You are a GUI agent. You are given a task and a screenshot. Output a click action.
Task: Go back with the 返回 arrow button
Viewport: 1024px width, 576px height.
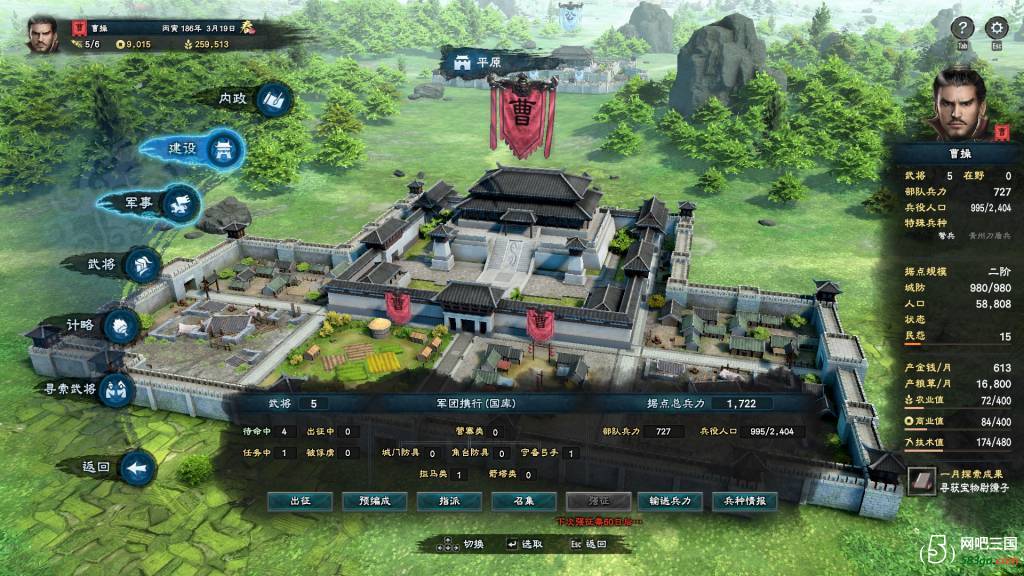click(x=137, y=467)
